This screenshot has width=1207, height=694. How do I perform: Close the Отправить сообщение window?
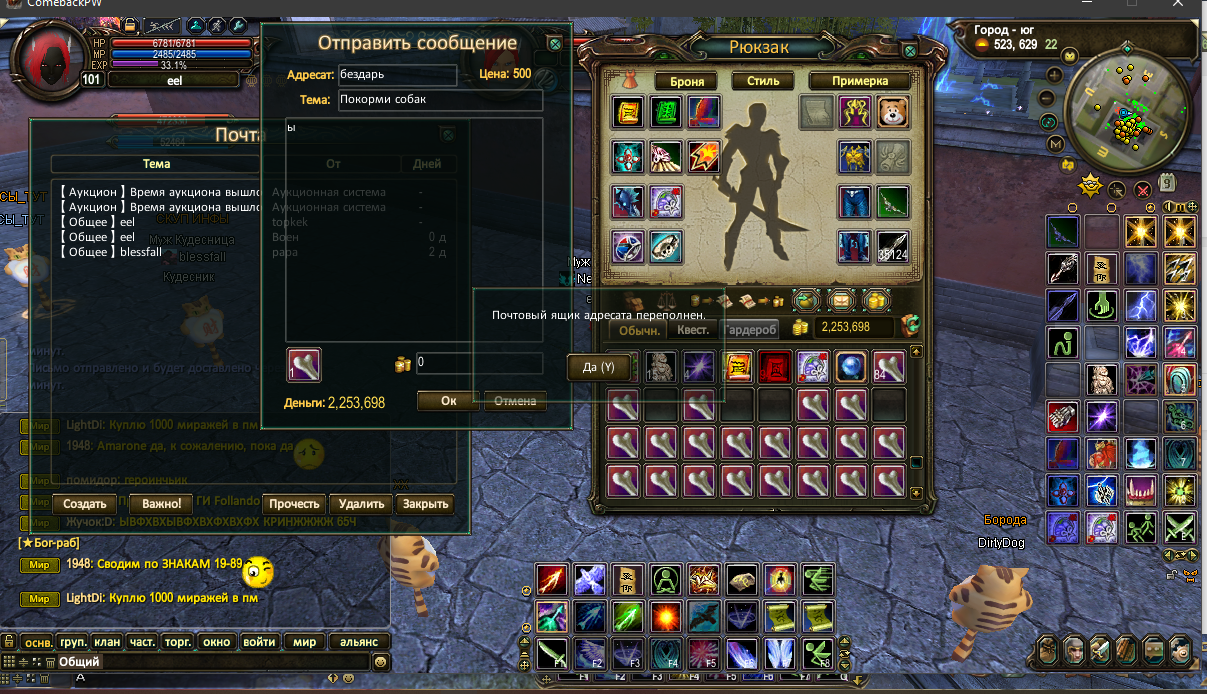(x=555, y=43)
